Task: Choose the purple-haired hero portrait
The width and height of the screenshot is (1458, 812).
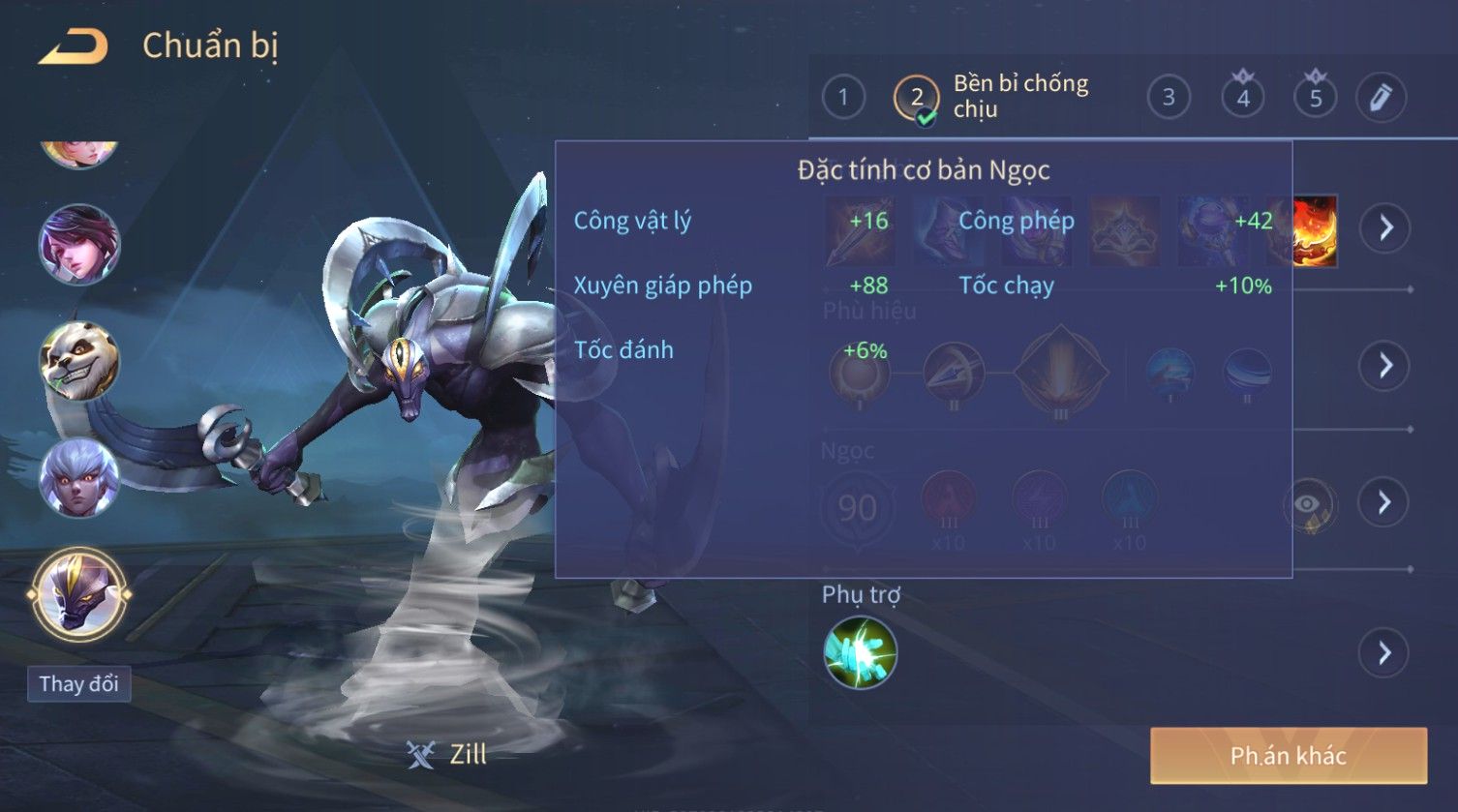Action: (x=78, y=244)
